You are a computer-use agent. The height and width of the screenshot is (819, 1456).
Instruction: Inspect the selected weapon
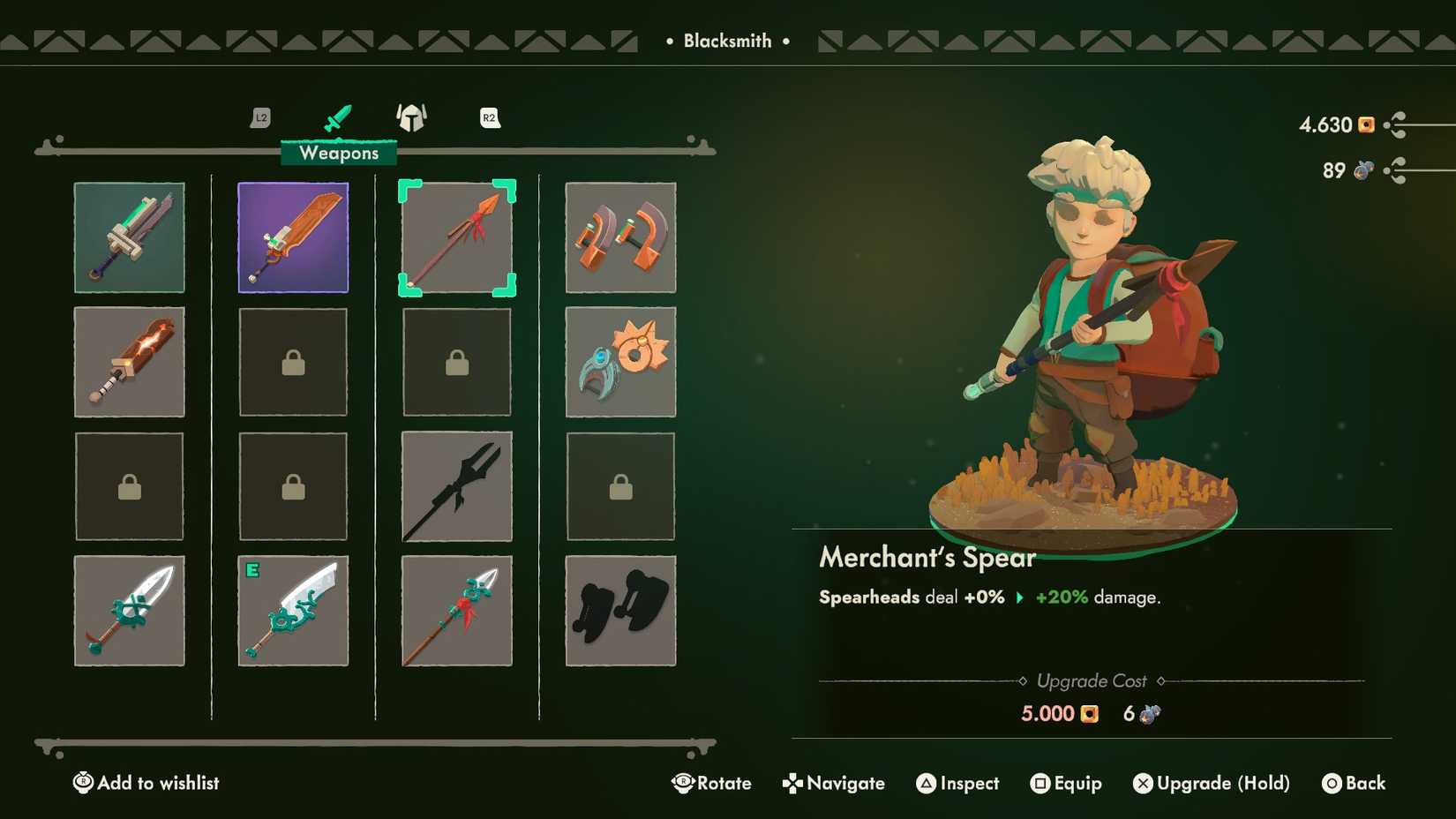click(x=957, y=783)
